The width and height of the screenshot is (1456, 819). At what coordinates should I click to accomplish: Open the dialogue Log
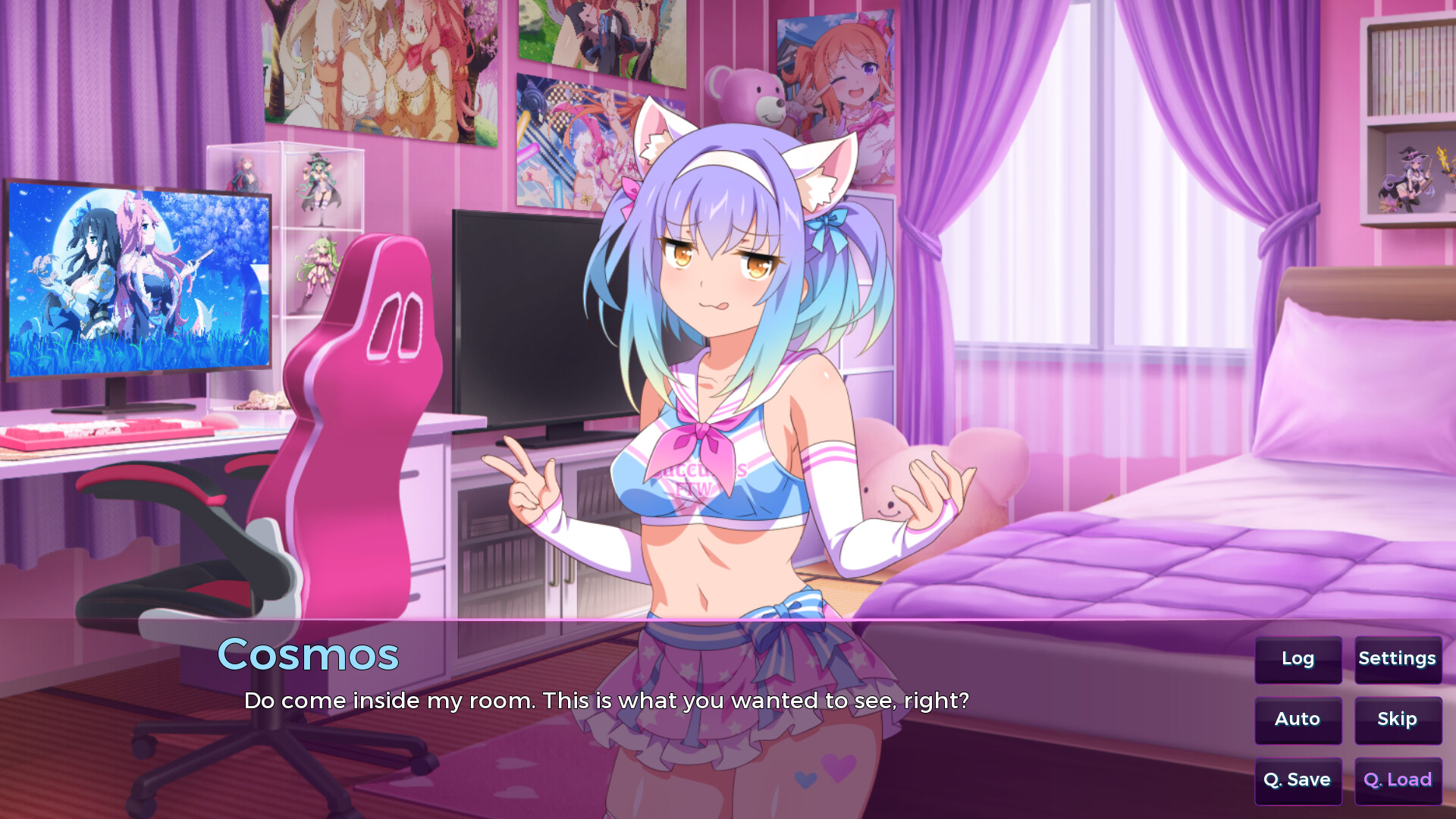1298,659
